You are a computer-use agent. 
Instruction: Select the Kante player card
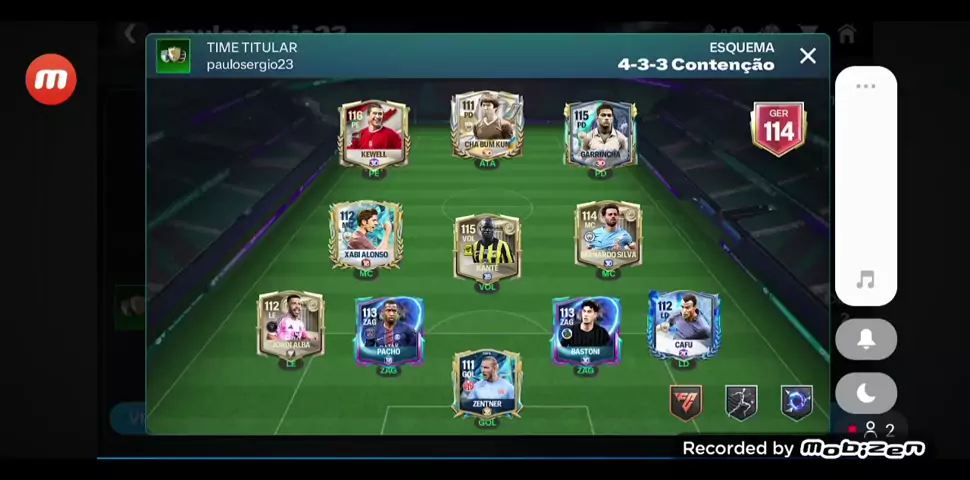pos(487,248)
